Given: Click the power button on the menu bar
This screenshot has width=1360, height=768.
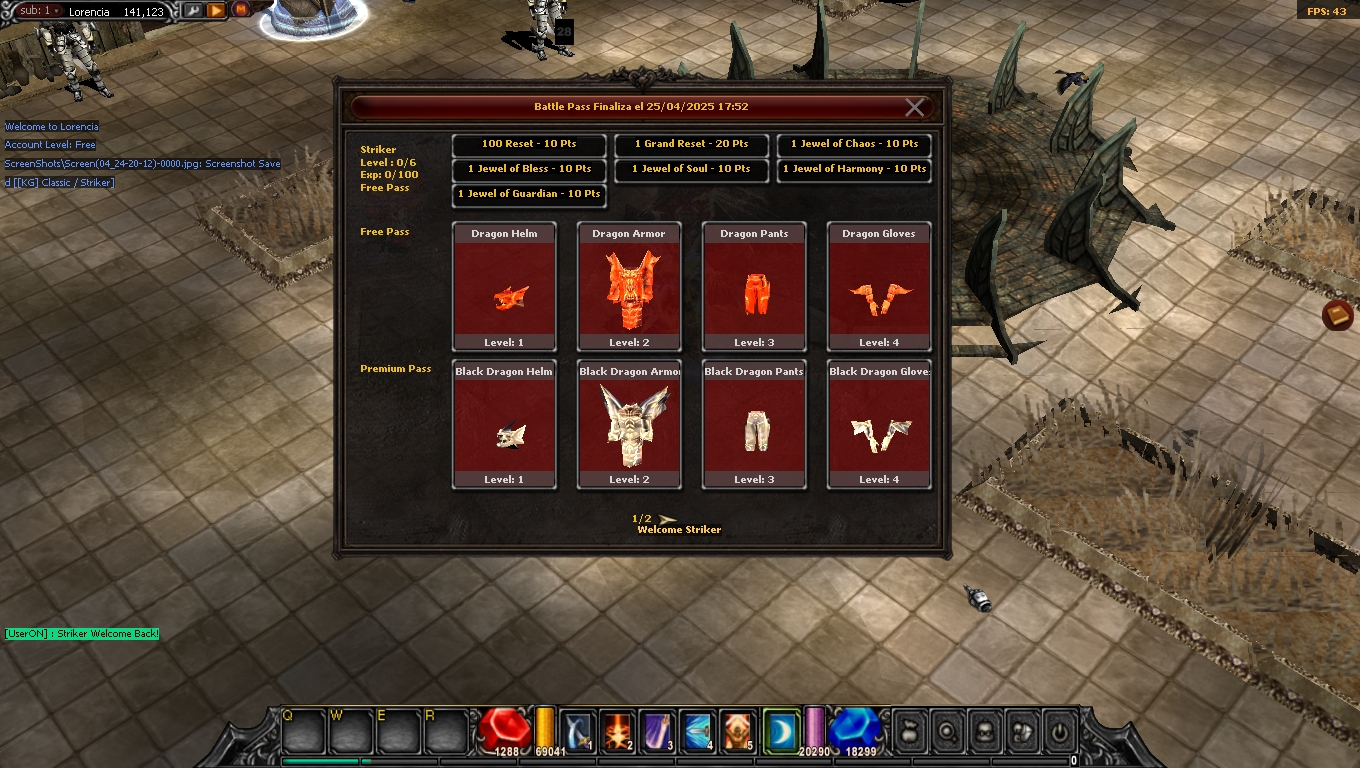Looking at the screenshot, I should pos(1058,731).
